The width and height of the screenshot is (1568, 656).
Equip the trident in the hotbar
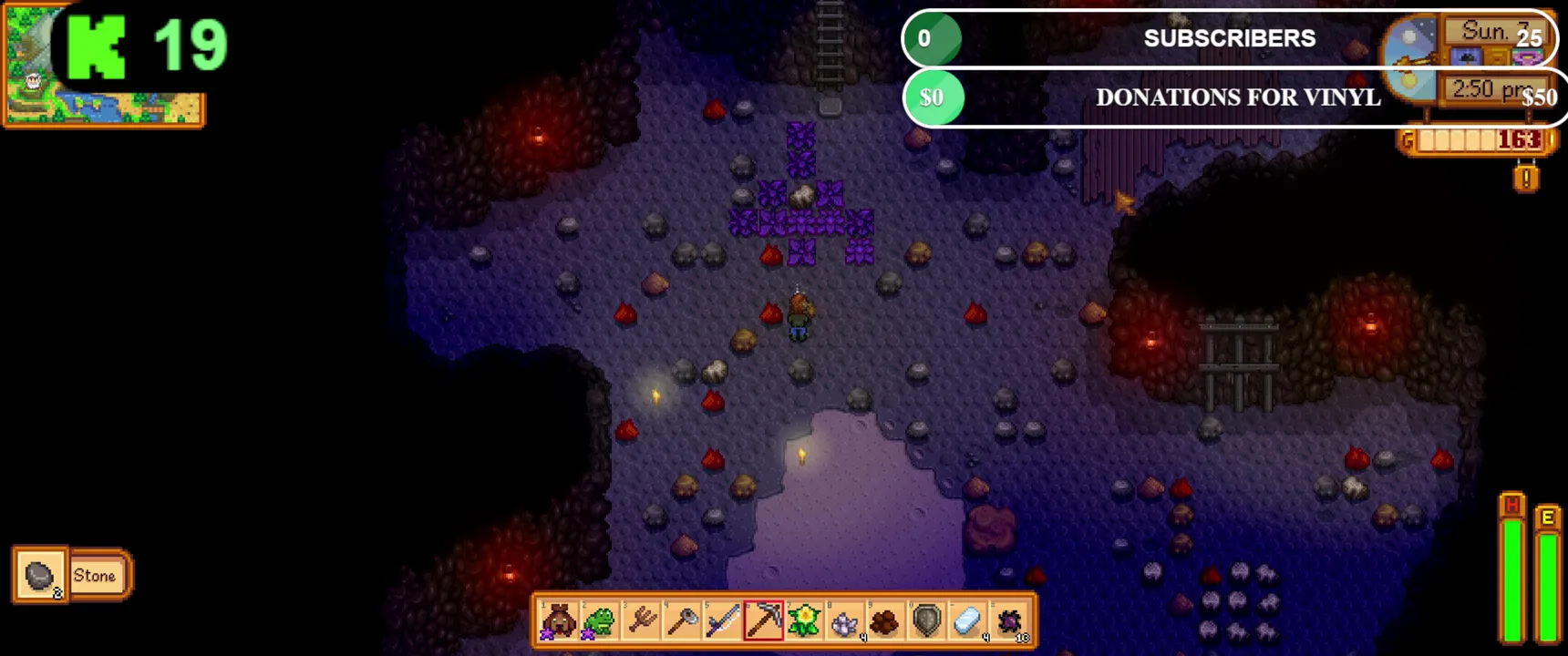point(641,621)
